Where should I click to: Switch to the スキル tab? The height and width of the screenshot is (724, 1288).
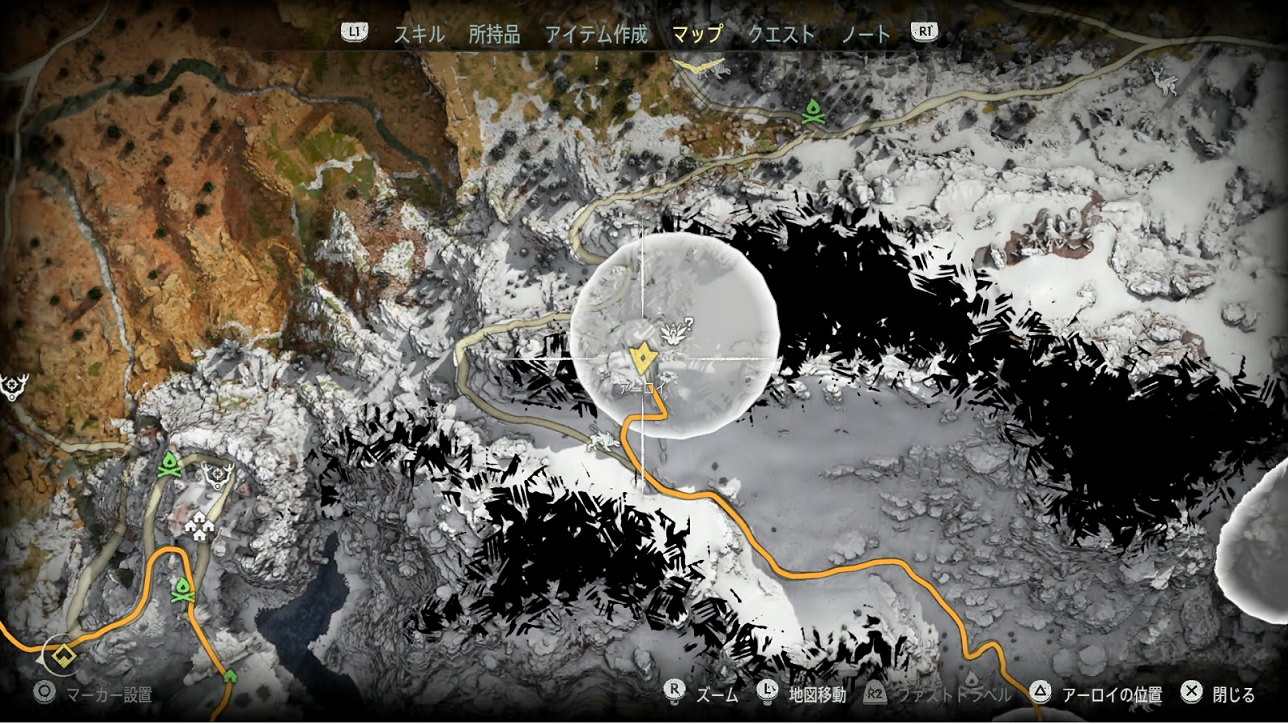419,34
